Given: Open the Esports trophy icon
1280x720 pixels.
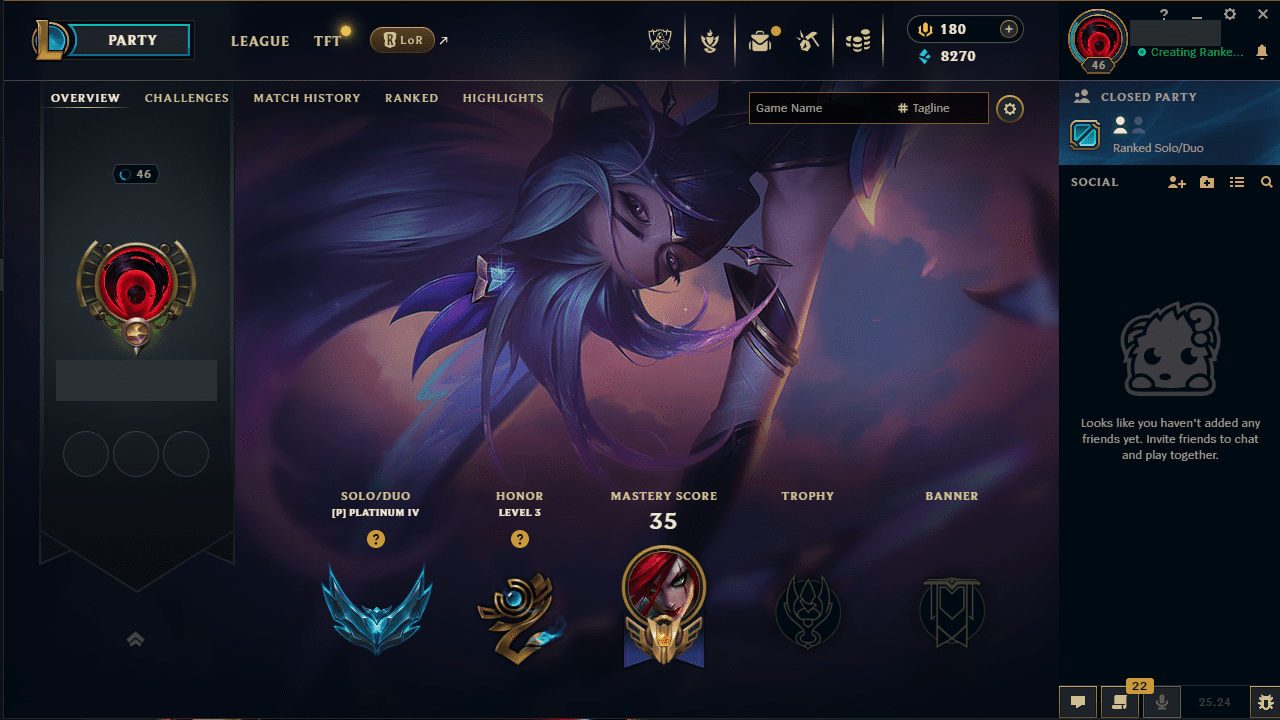Looking at the screenshot, I should click(659, 40).
